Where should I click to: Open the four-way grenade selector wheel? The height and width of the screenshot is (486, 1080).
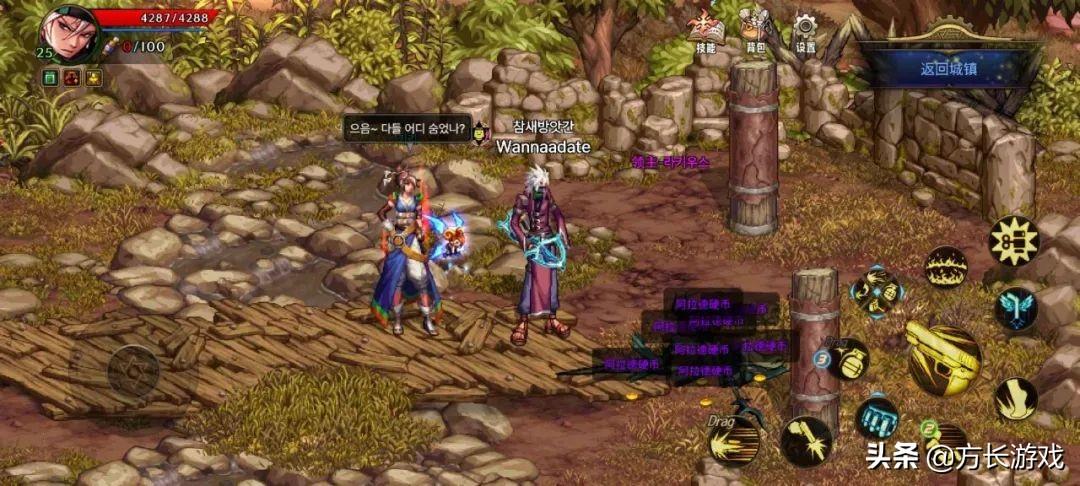pos(877,291)
